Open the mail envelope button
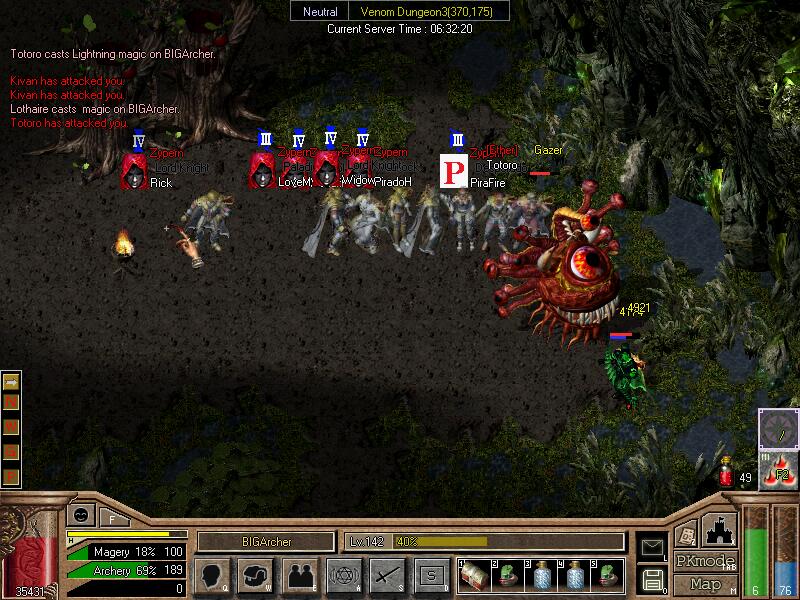The width and height of the screenshot is (800, 600). (x=651, y=547)
